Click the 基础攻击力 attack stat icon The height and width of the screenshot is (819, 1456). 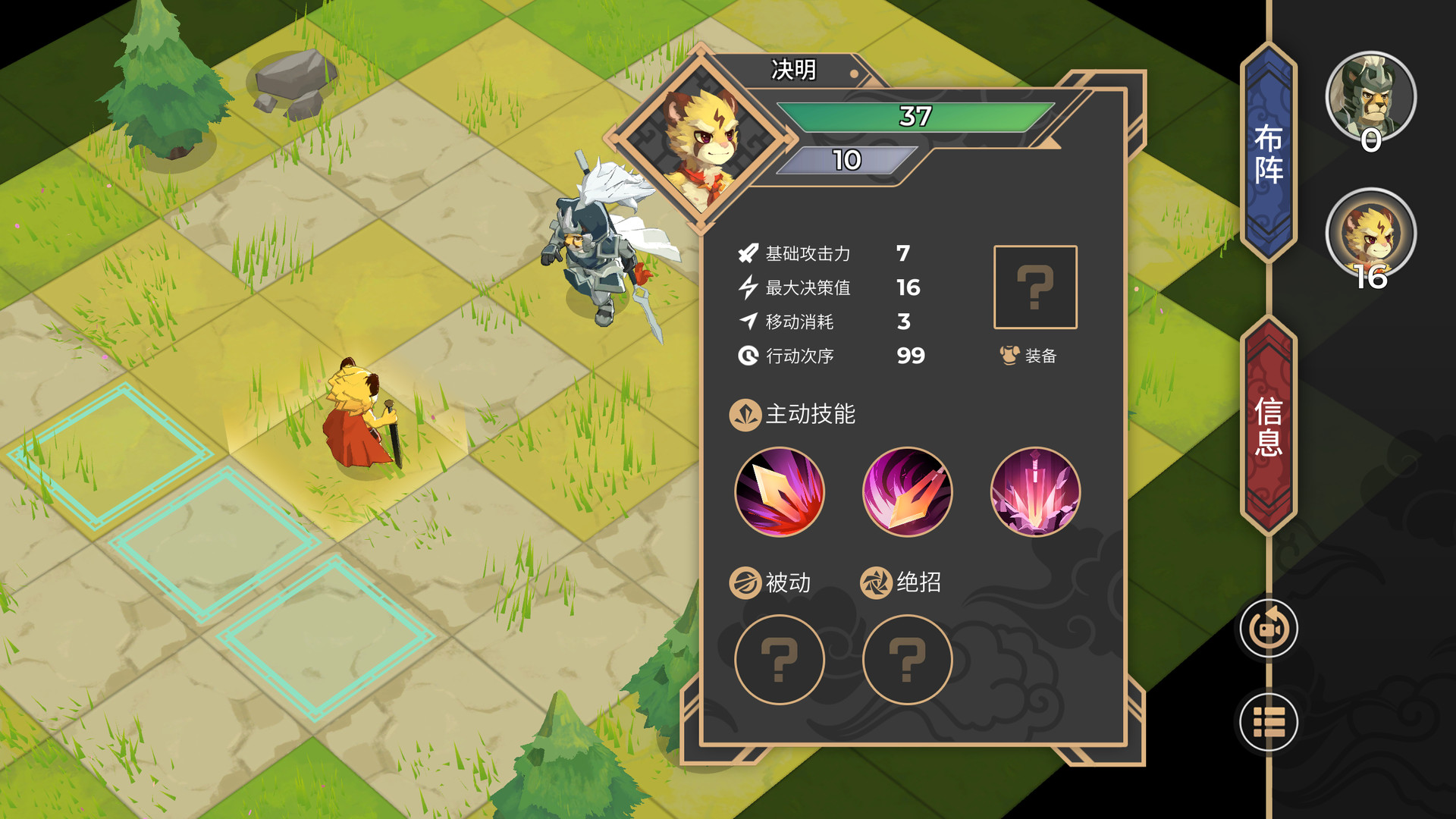click(747, 254)
